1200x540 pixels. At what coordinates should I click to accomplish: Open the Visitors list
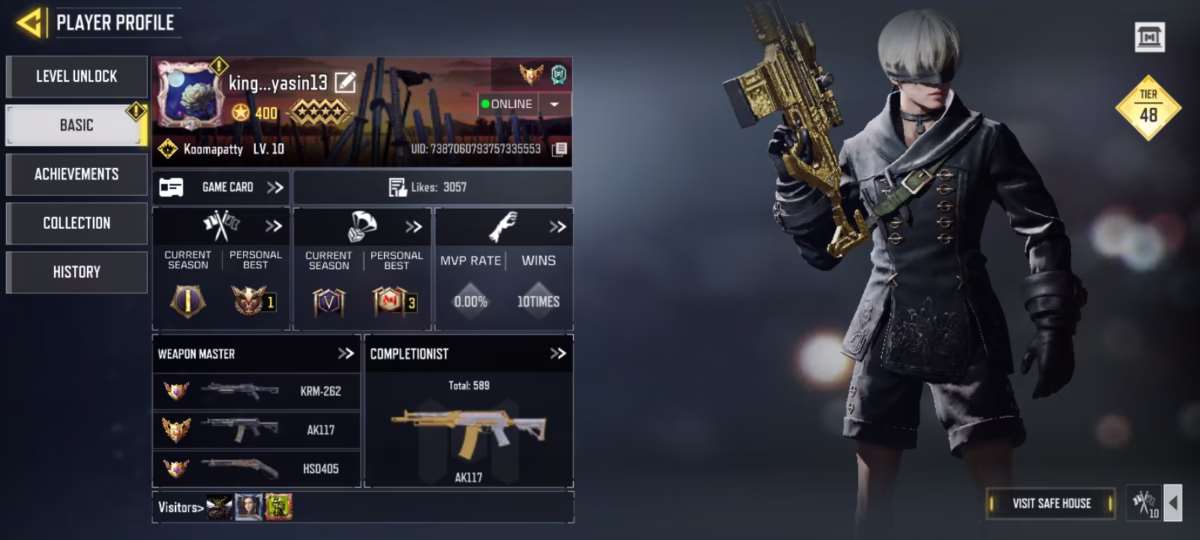click(182, 507)
